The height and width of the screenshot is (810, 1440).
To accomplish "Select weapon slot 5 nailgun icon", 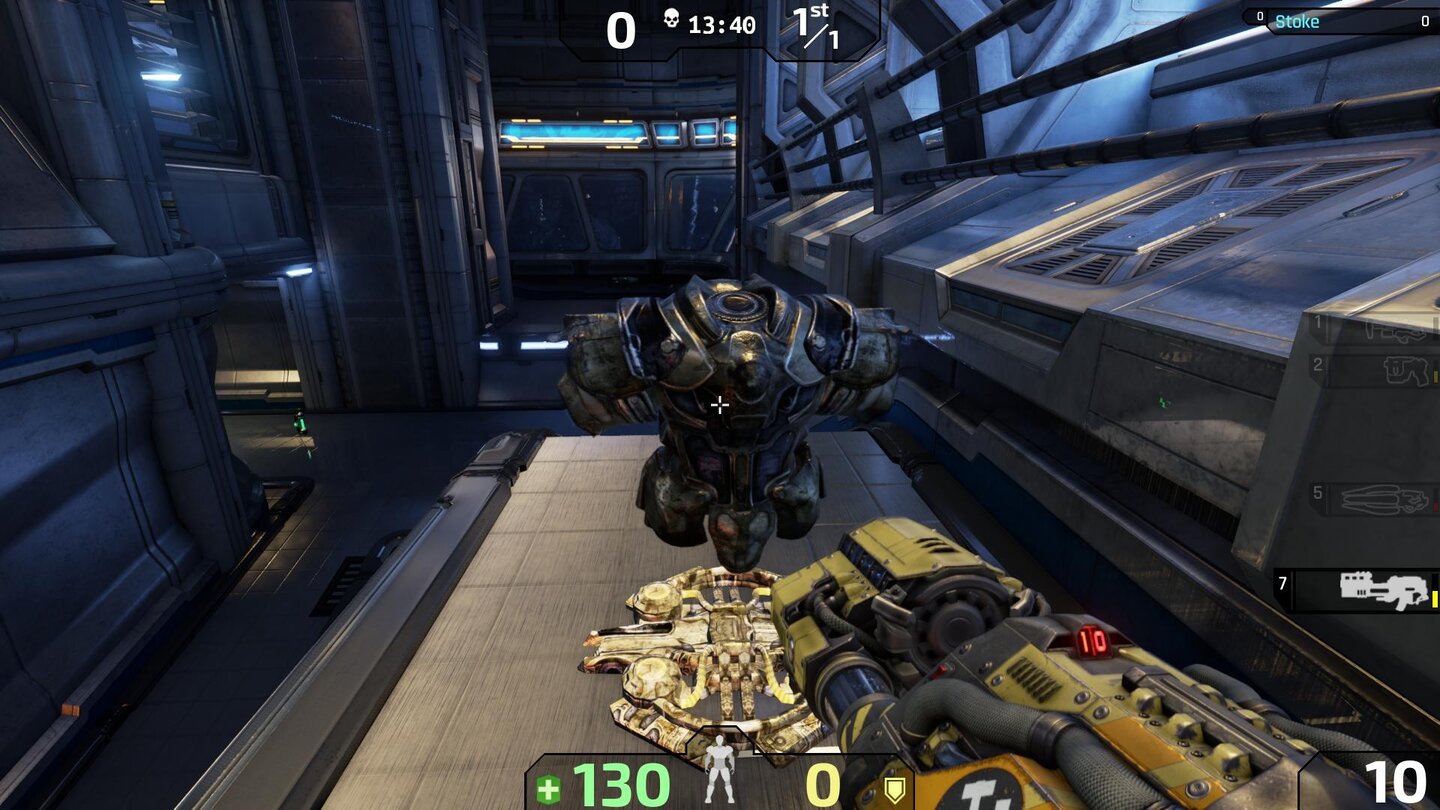I will point(1383,496).
